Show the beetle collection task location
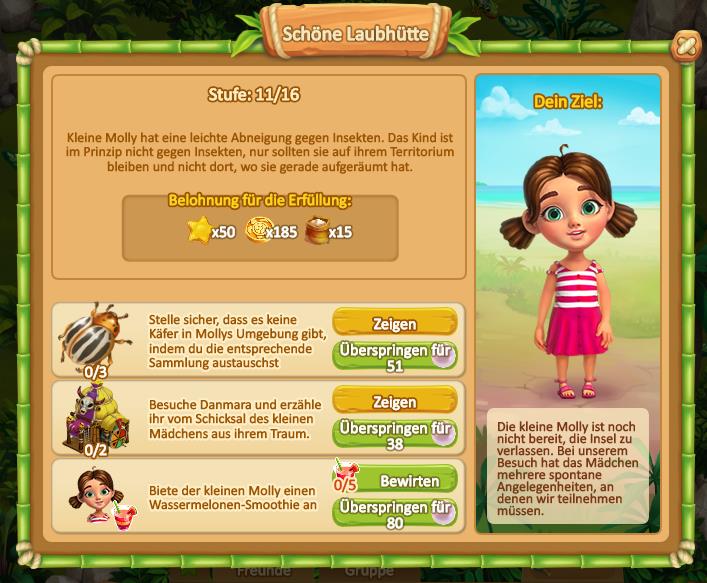This screenshot has height=583, width=707. click(394, 324)
